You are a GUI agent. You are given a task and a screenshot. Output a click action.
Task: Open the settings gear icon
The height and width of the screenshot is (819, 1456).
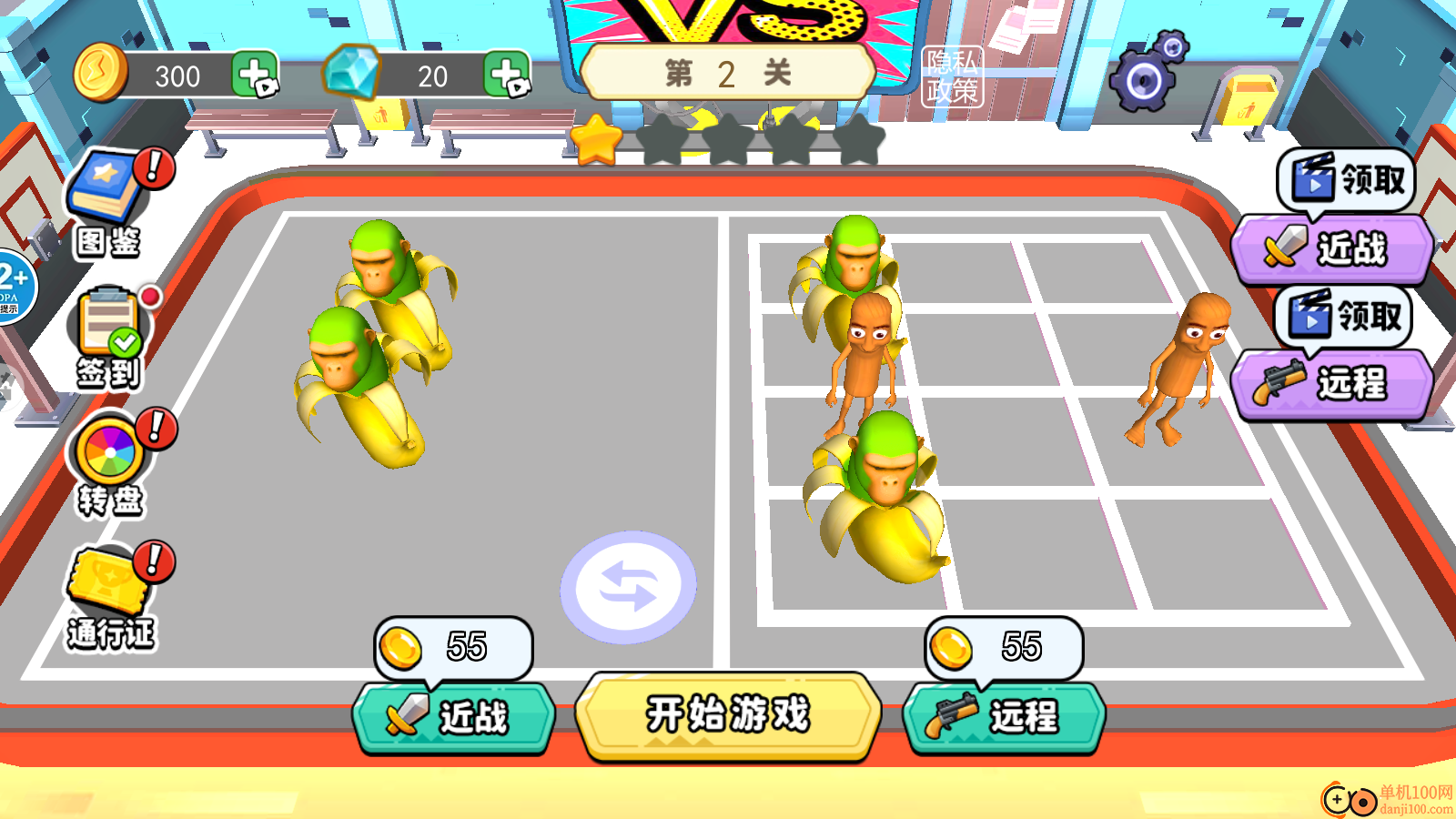[1144, 80]
